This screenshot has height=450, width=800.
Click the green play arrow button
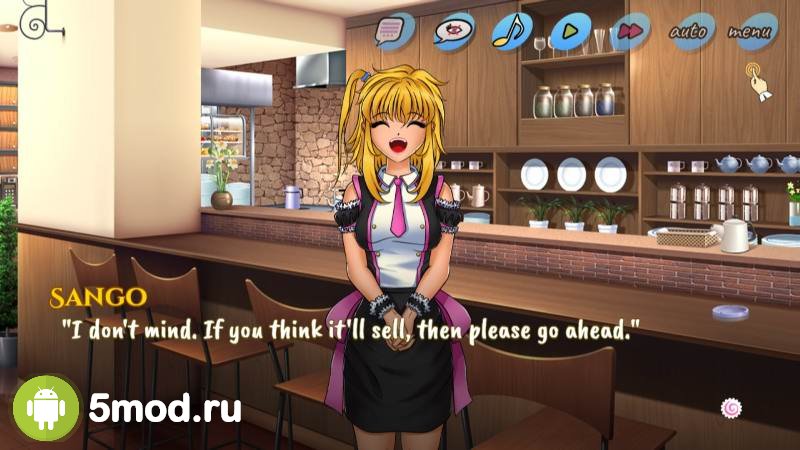(569, 31)
